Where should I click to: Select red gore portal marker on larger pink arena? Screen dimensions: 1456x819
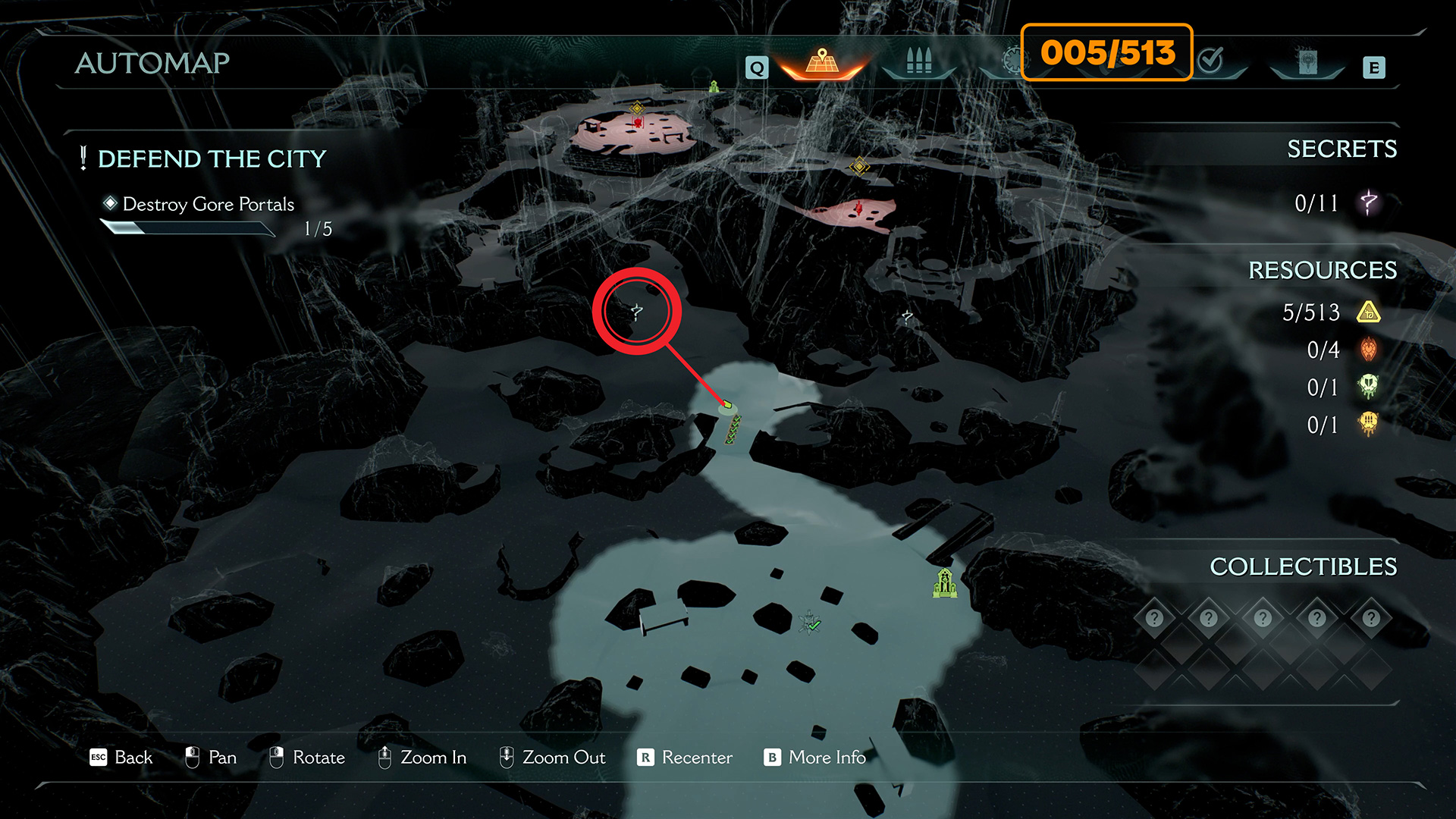tap(637, 123)
